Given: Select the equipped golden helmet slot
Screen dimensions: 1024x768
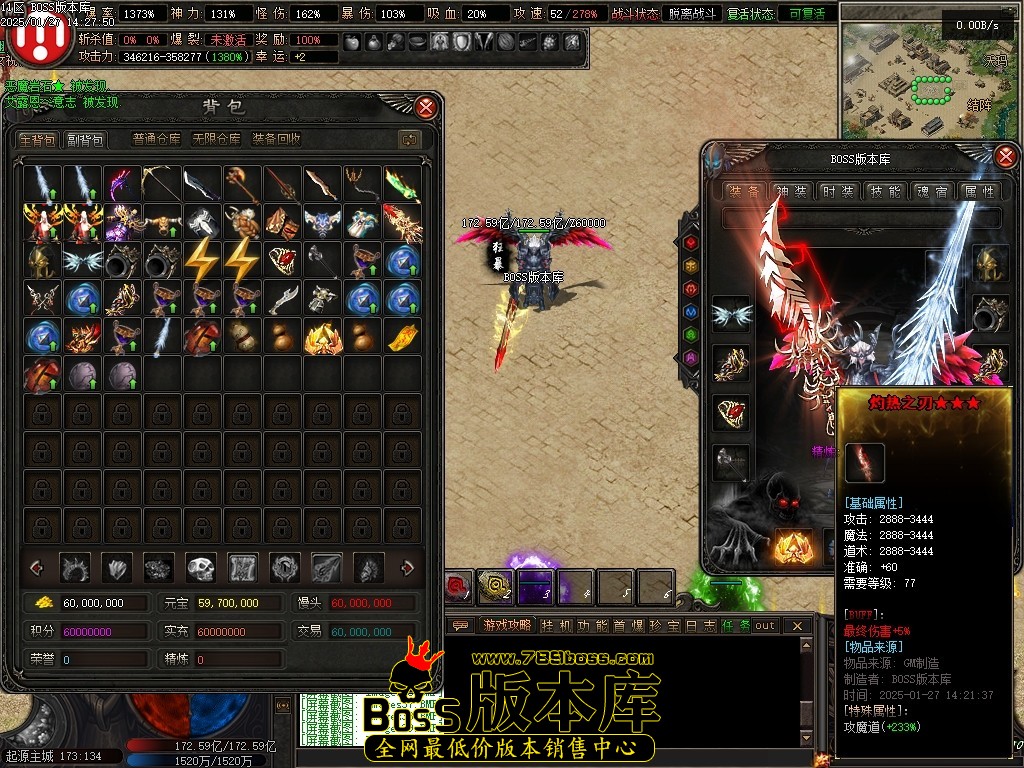Looking at the screenshot, I should pyautogui.click(x=990, y=262).
